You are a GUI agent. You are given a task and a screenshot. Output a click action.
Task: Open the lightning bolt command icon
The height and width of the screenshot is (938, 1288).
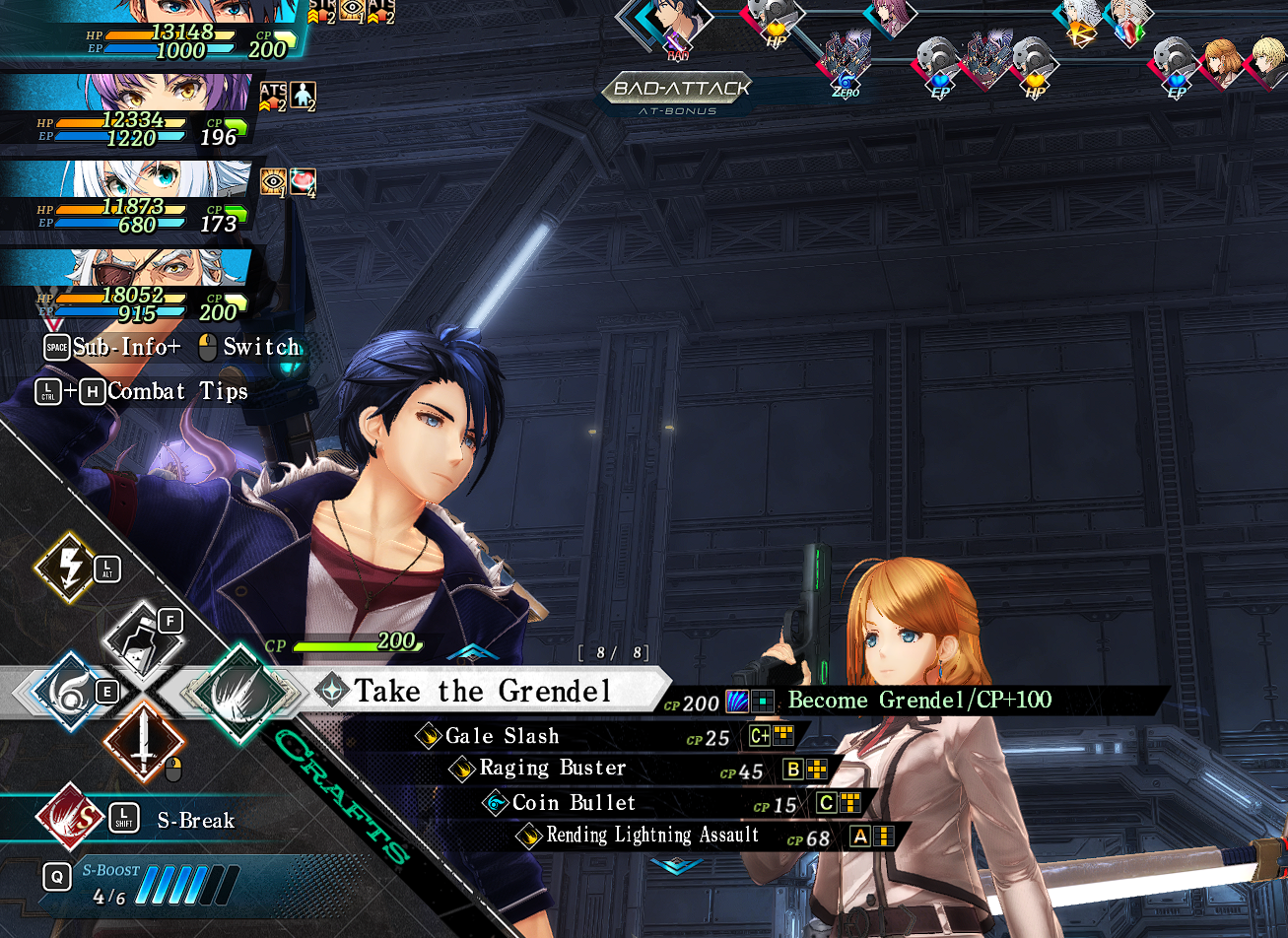(64, 568)
